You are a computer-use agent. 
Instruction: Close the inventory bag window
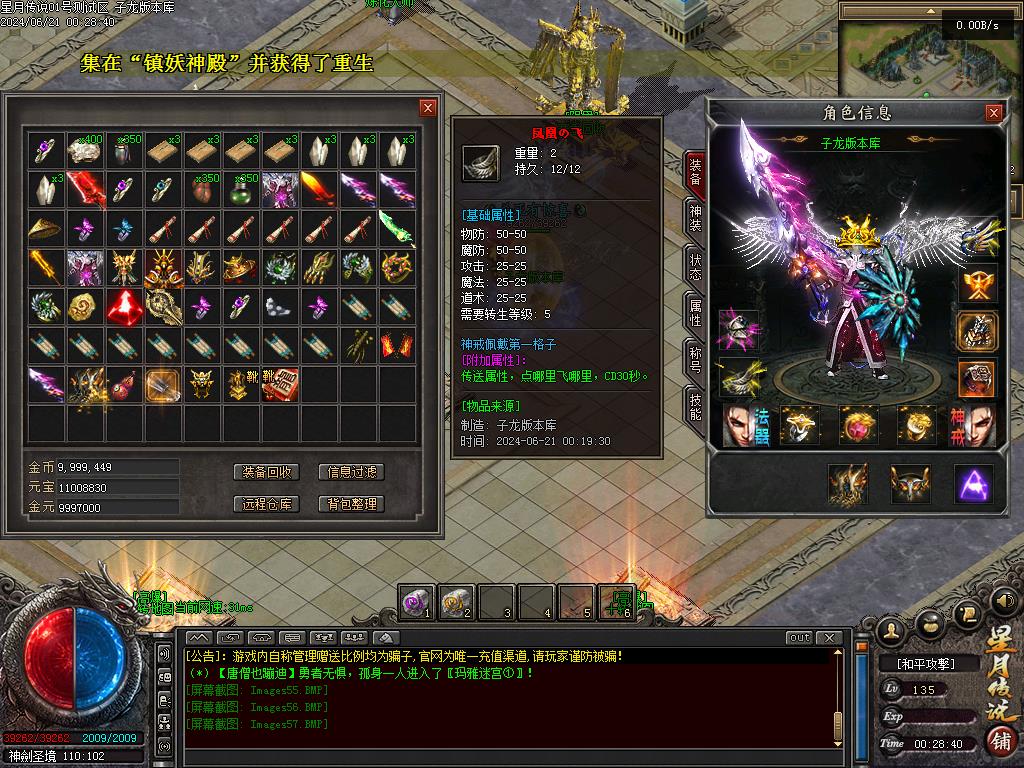(x=428, y=108)
